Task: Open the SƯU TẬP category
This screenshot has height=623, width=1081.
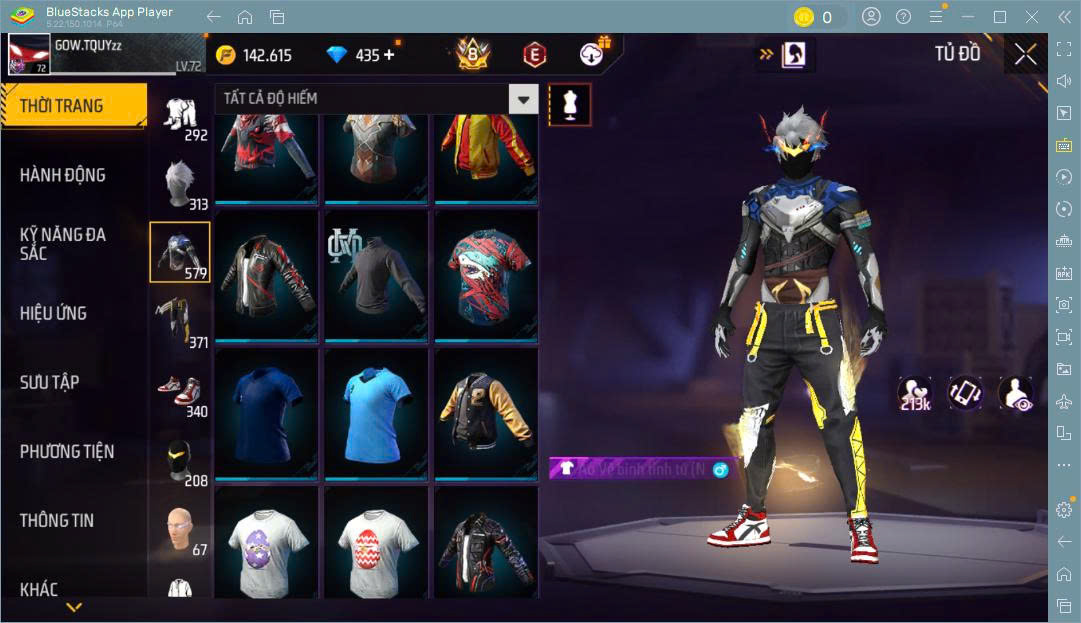Action: [50, 382]
